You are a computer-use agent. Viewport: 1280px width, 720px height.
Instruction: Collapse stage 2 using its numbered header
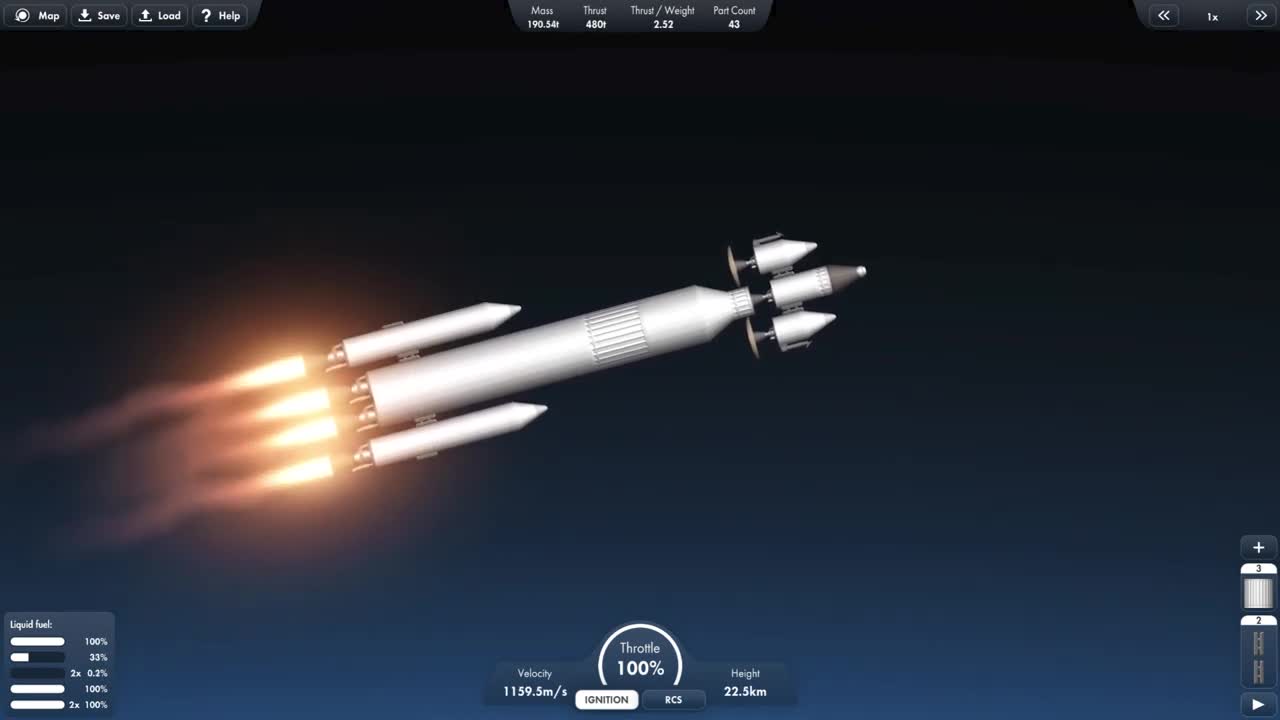tap(1257, 620)
